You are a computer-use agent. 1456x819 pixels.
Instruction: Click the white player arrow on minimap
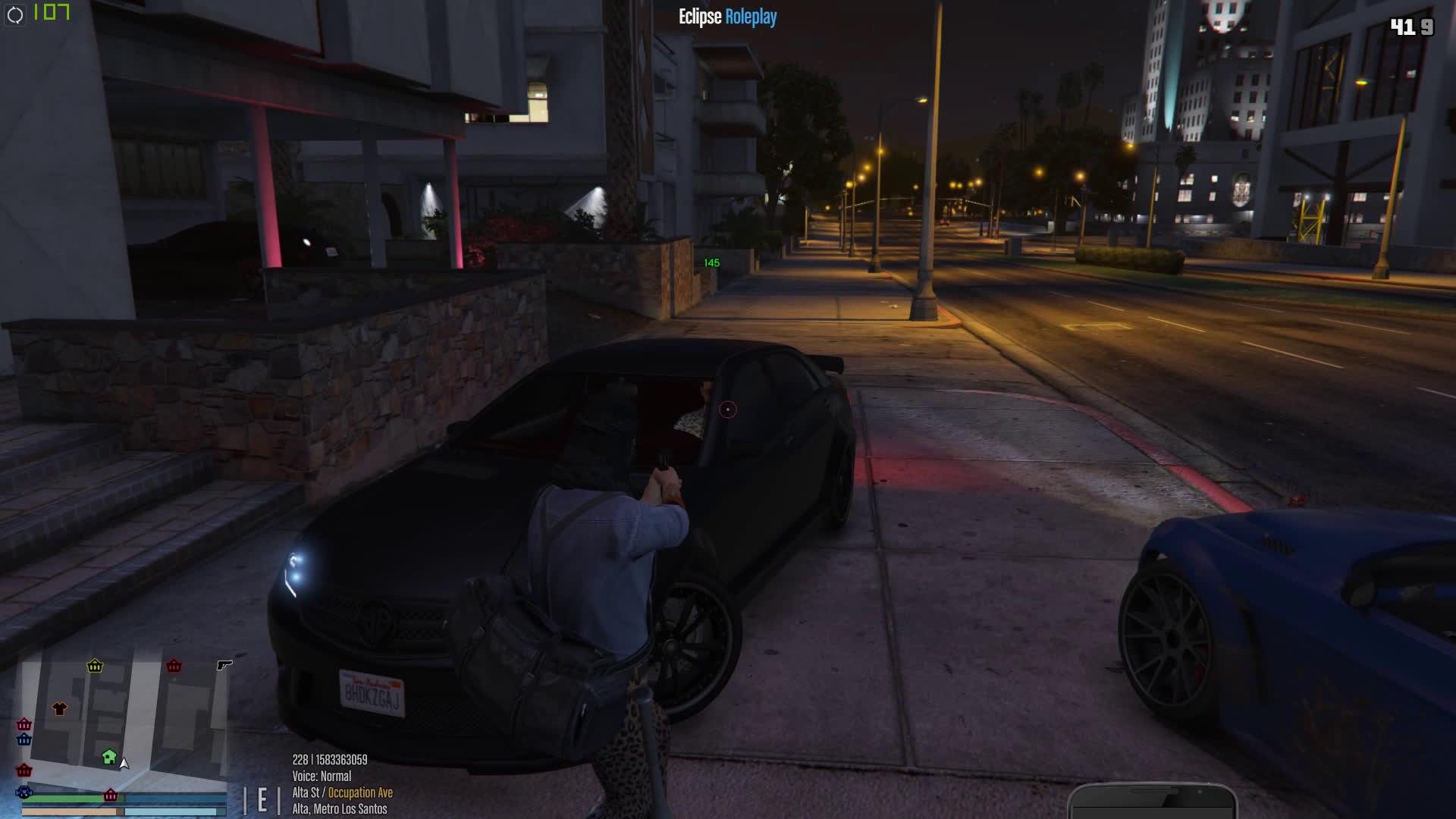click(x=124, y=763)
